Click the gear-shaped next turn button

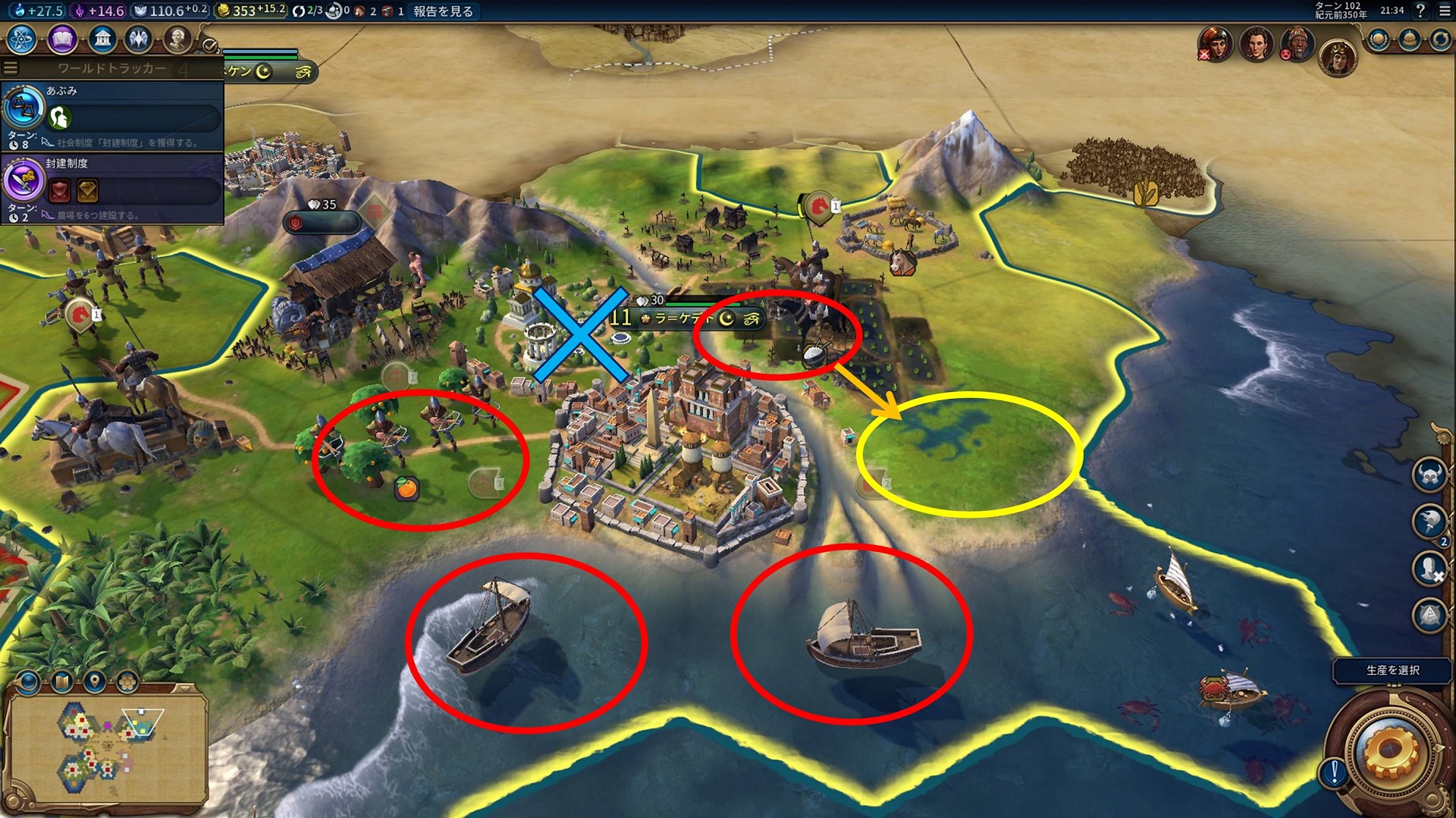click(x=1389, y=751)
